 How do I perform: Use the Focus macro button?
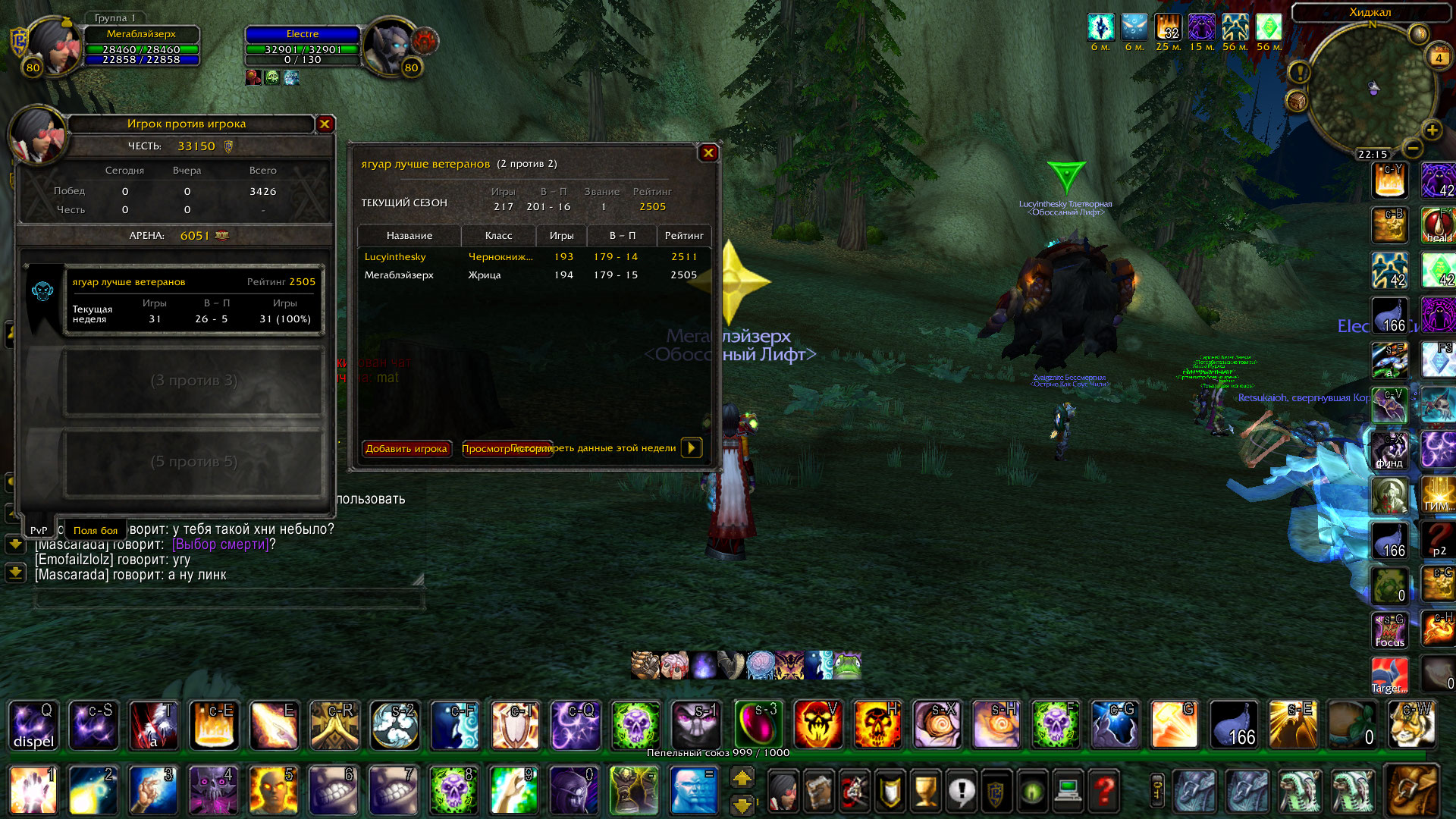point(1389,631)
